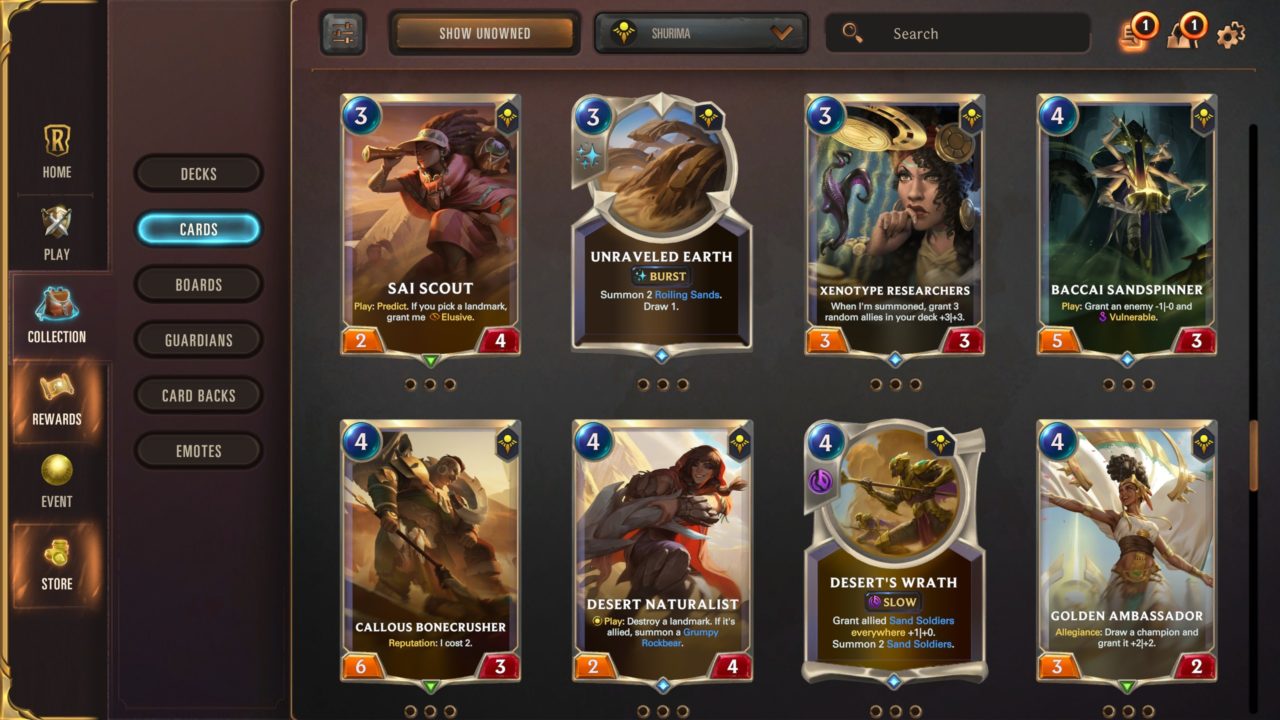This screenshot has width=1280, height=720.
Task: Pick the Desert's Wrath spell card
Action: pos(893,550)
